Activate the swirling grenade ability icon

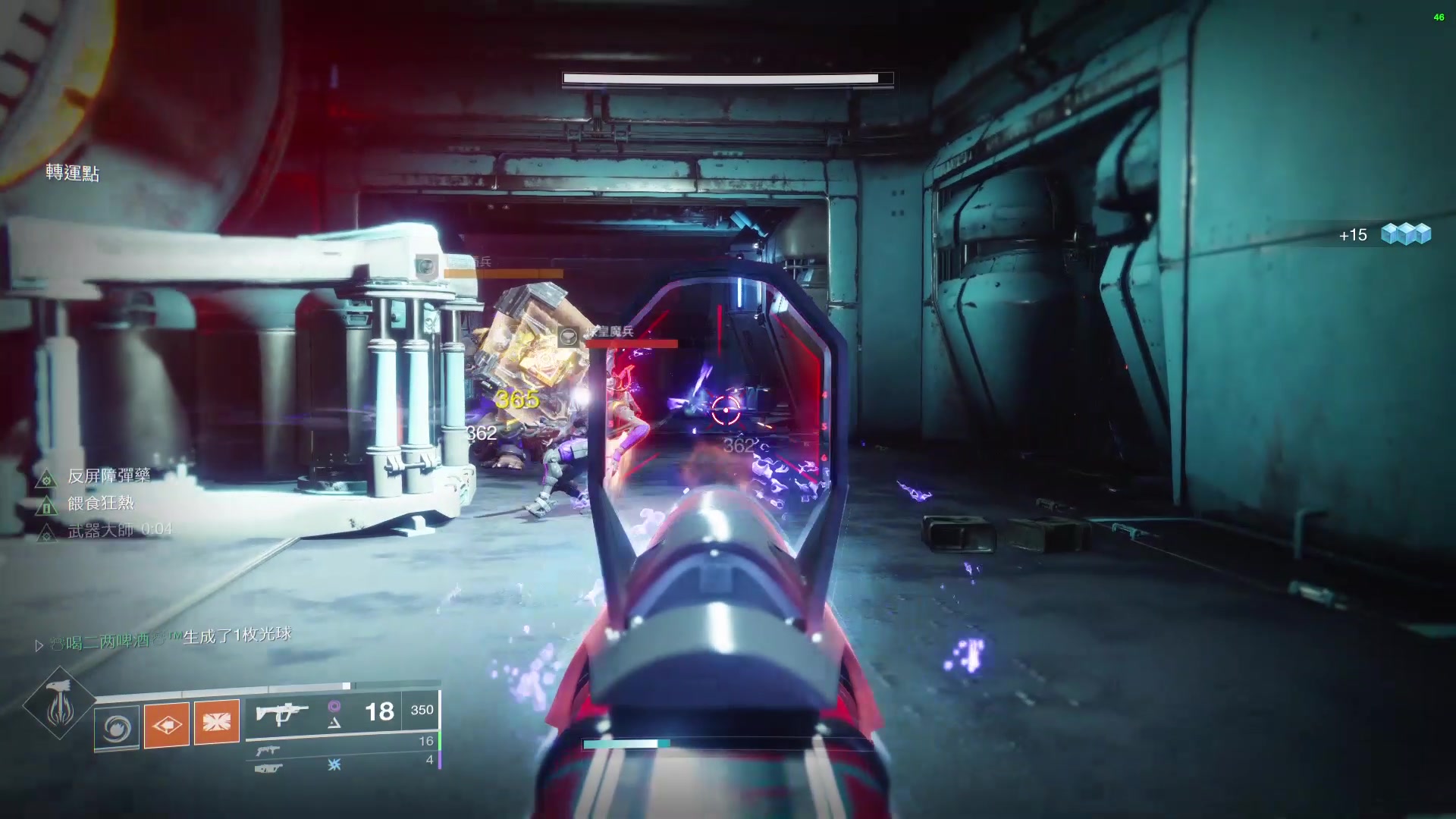coord(117,726)
